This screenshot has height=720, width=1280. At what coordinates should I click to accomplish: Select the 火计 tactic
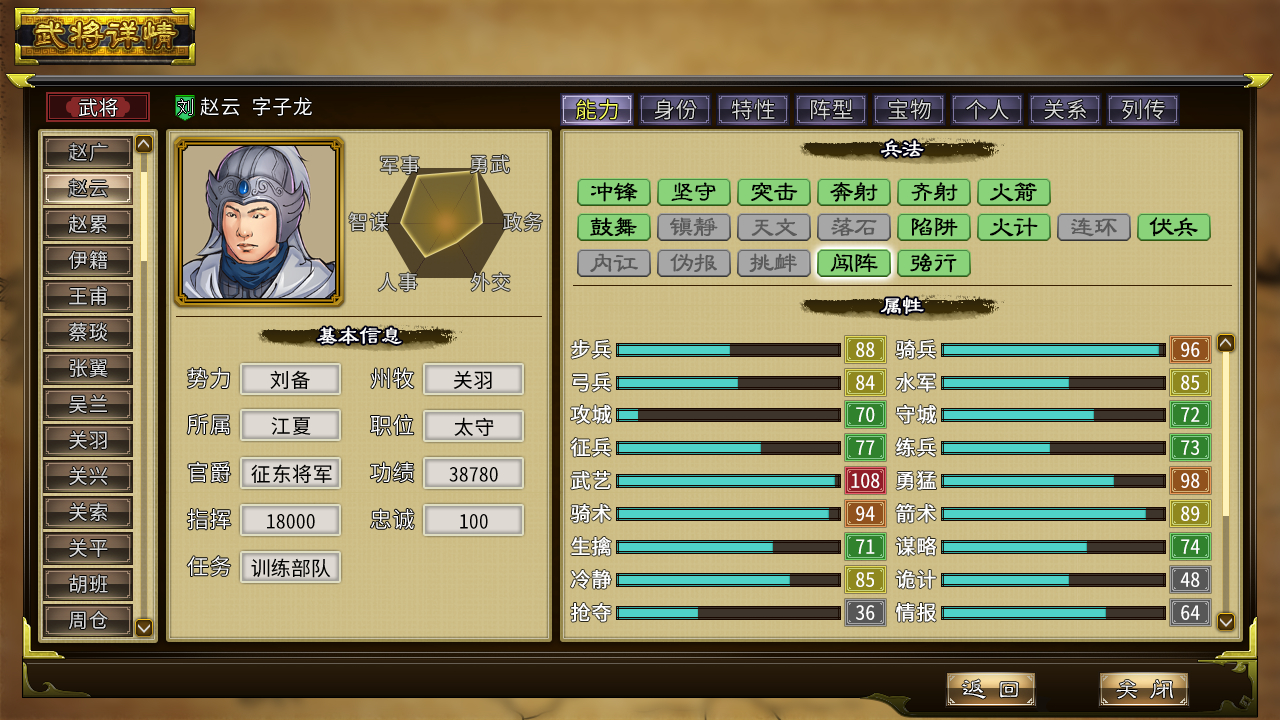pyautogui.click(x=1014, y=227)
